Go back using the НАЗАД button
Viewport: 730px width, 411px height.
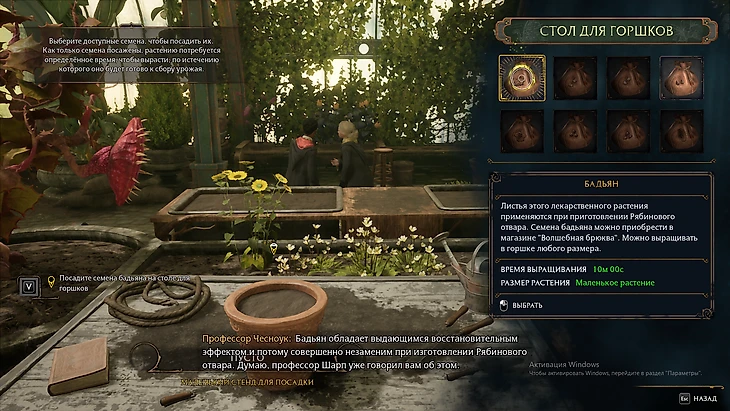pyautogui.click(x=699, y=397)
